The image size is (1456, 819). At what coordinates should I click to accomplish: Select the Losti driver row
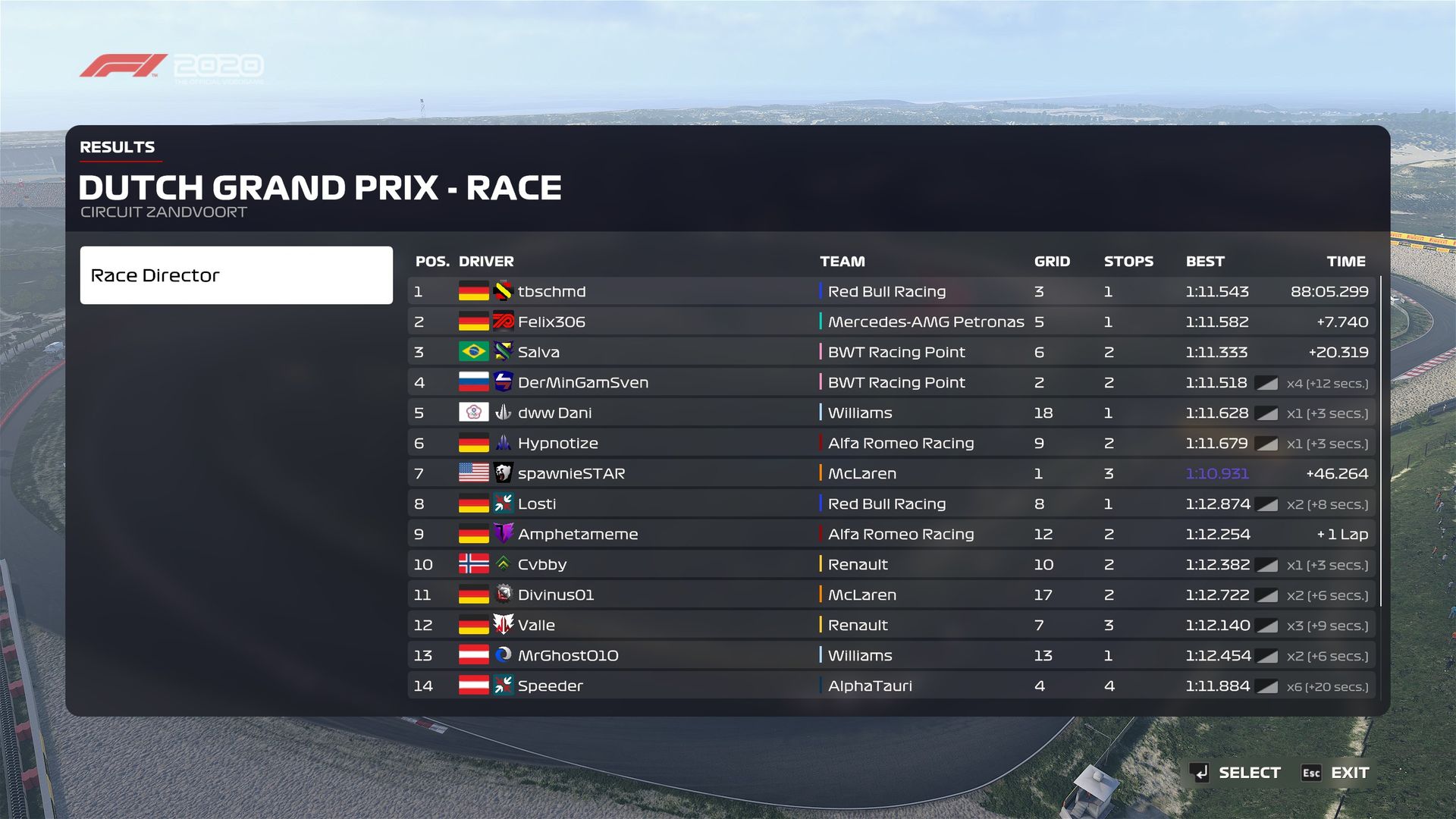[x=891, y=504]
